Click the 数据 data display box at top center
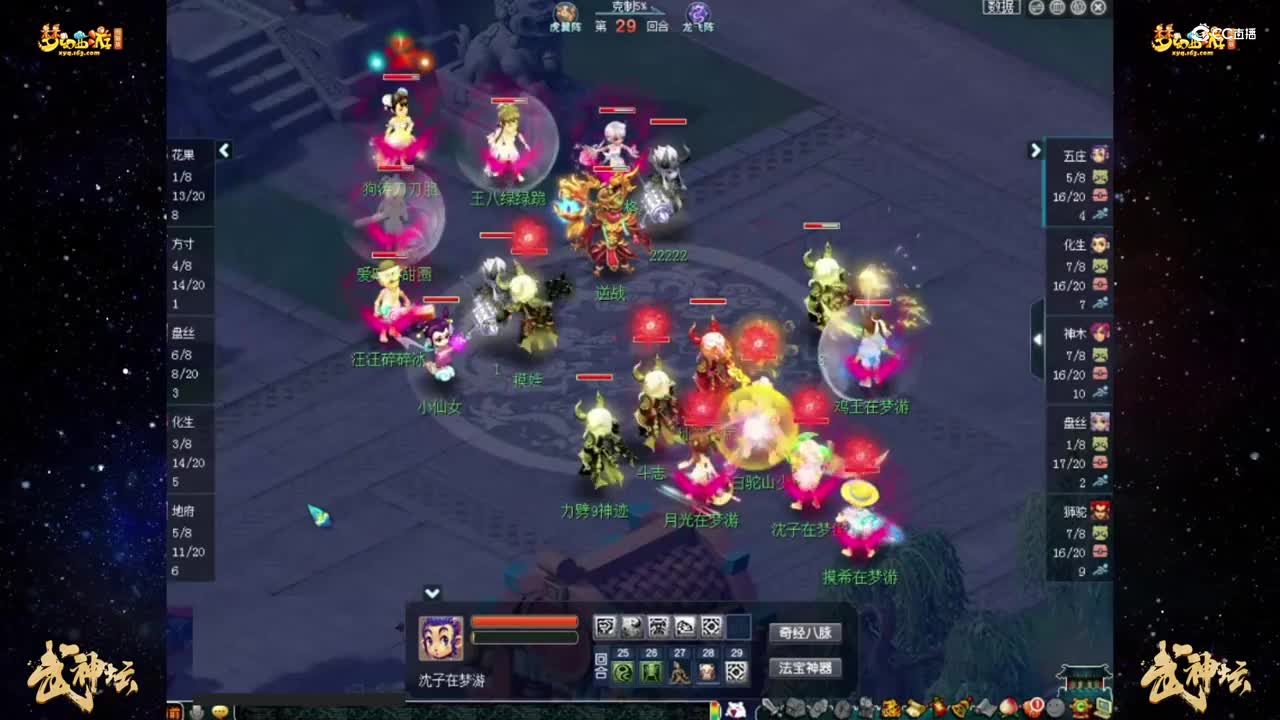This screenshot has width=1280, height=720. (1002, 7)
